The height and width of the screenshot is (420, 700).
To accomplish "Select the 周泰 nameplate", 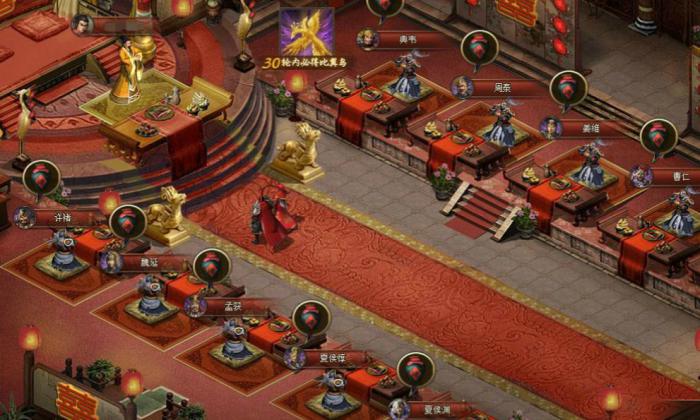I will pos(500,87).
